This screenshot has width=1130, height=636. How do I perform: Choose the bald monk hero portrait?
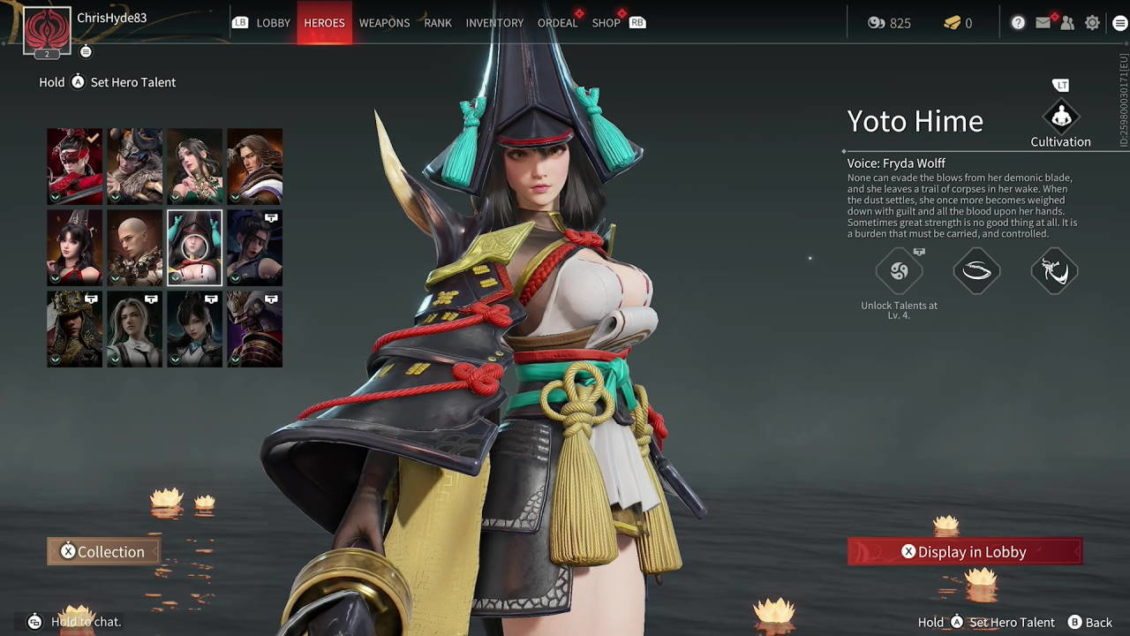(x=135, y=247)
